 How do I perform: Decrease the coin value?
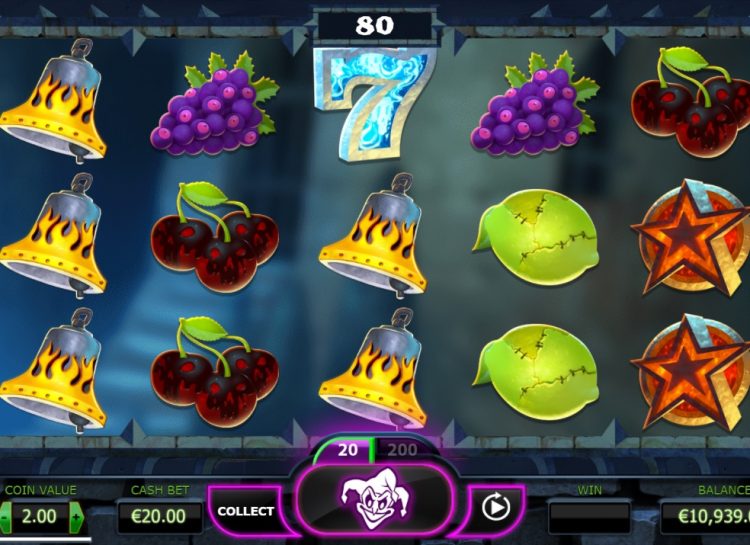click(5, 517)
